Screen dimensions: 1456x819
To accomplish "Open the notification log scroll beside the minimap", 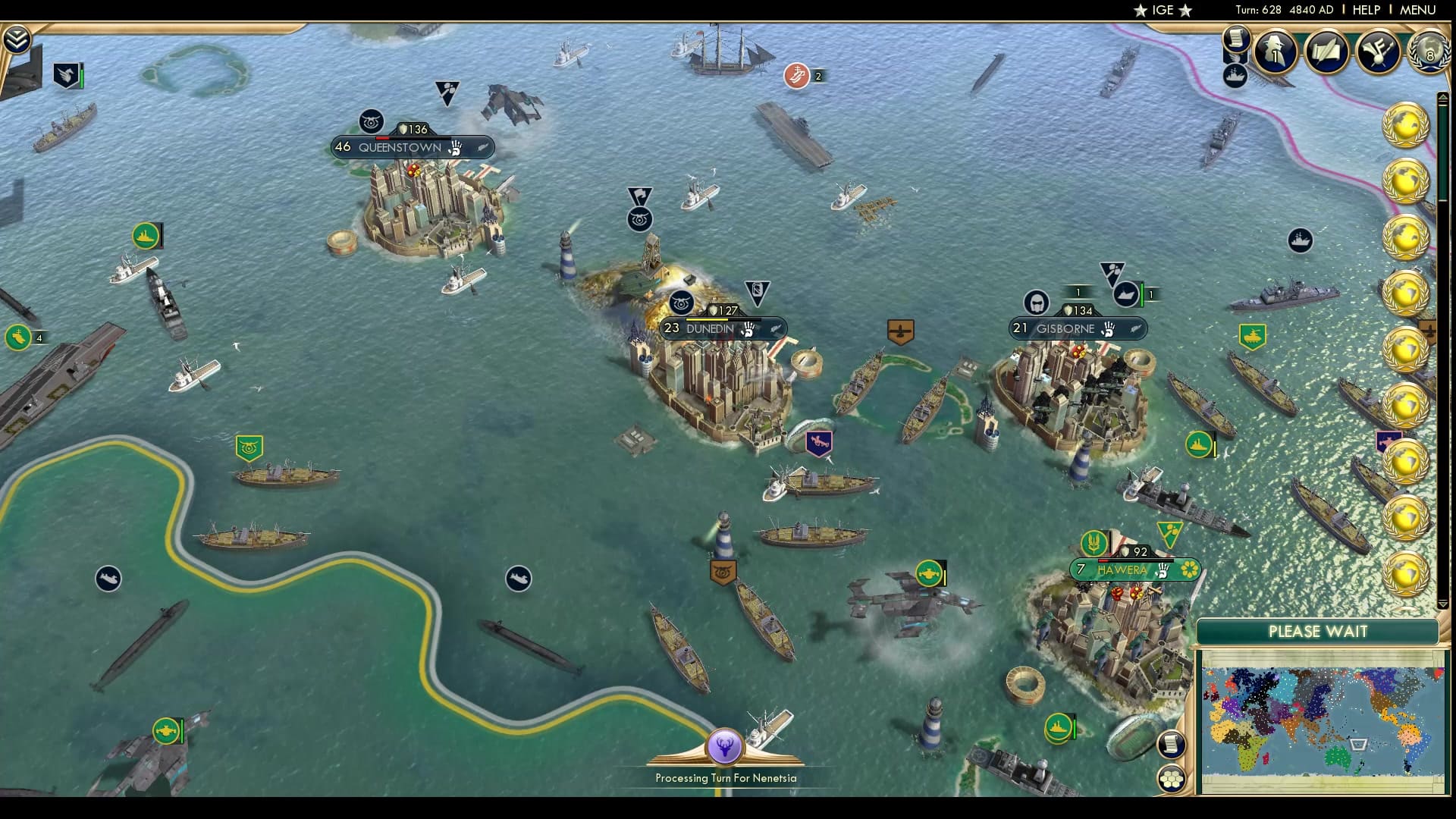I will (1172, 745).
